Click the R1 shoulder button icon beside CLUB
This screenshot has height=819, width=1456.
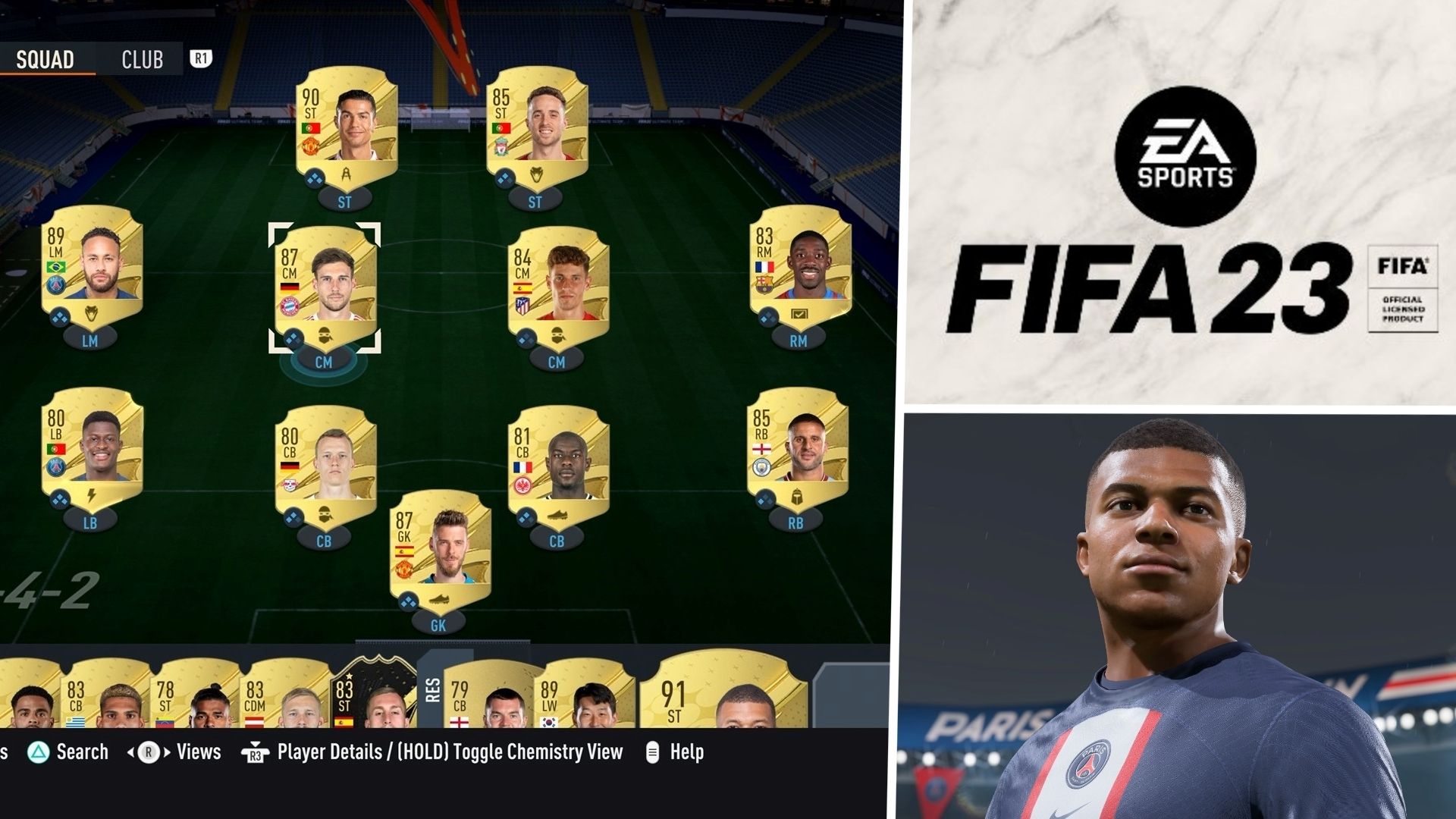click(200, 59)
